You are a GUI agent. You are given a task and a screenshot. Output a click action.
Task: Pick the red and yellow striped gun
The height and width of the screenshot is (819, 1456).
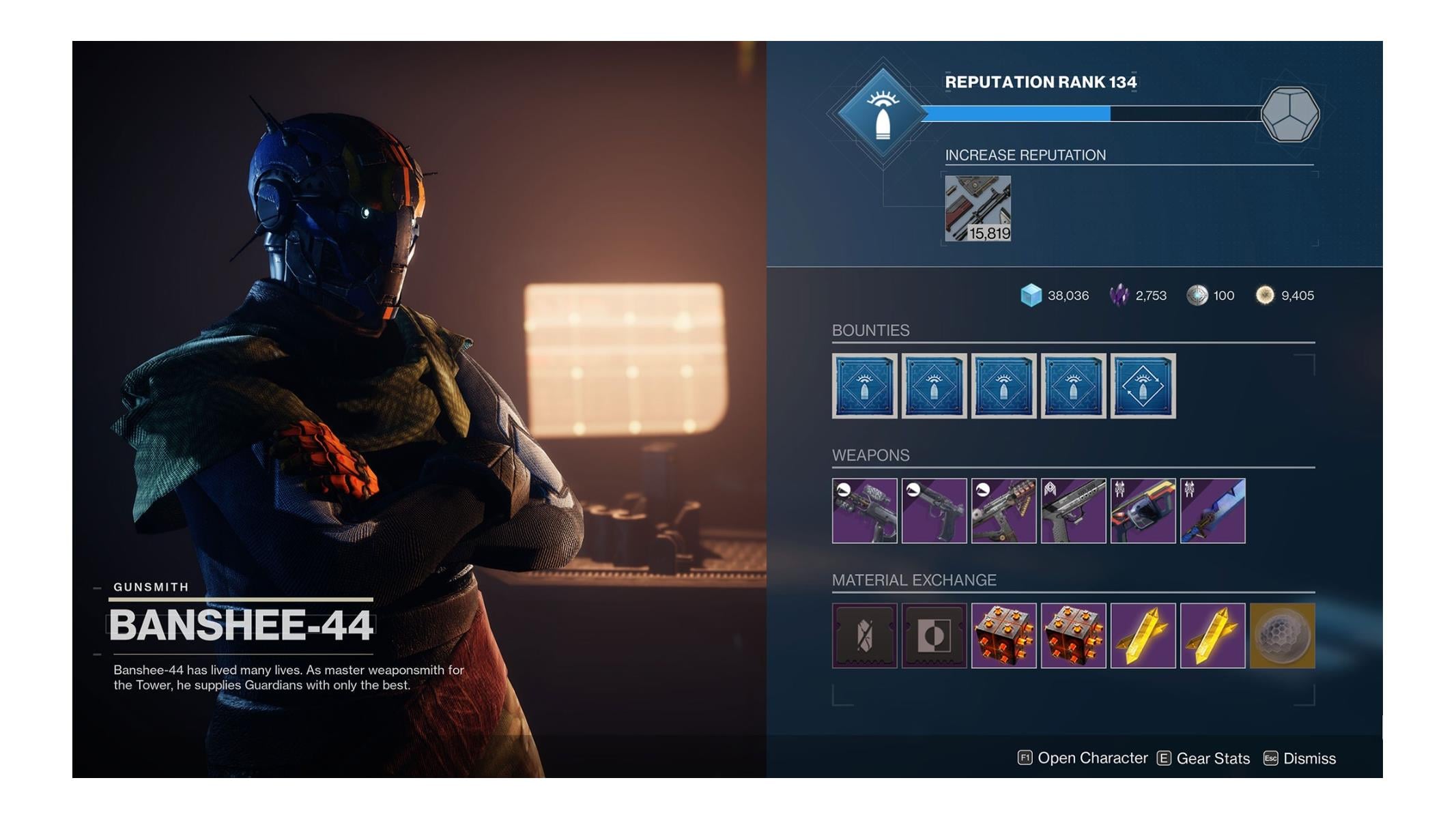tap(1143, 511)
